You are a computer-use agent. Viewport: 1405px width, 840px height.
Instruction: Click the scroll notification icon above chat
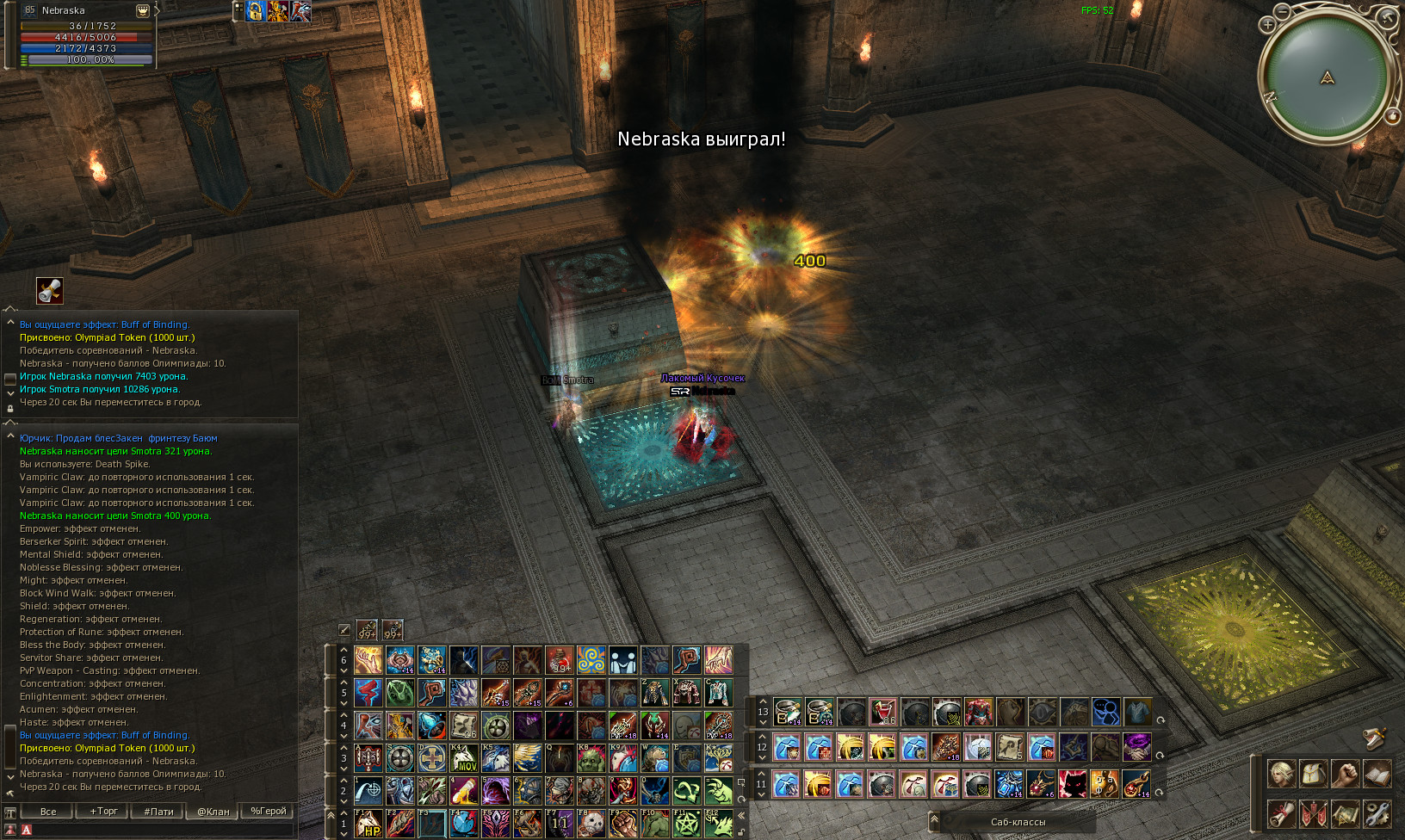click(x=50, y=291)
